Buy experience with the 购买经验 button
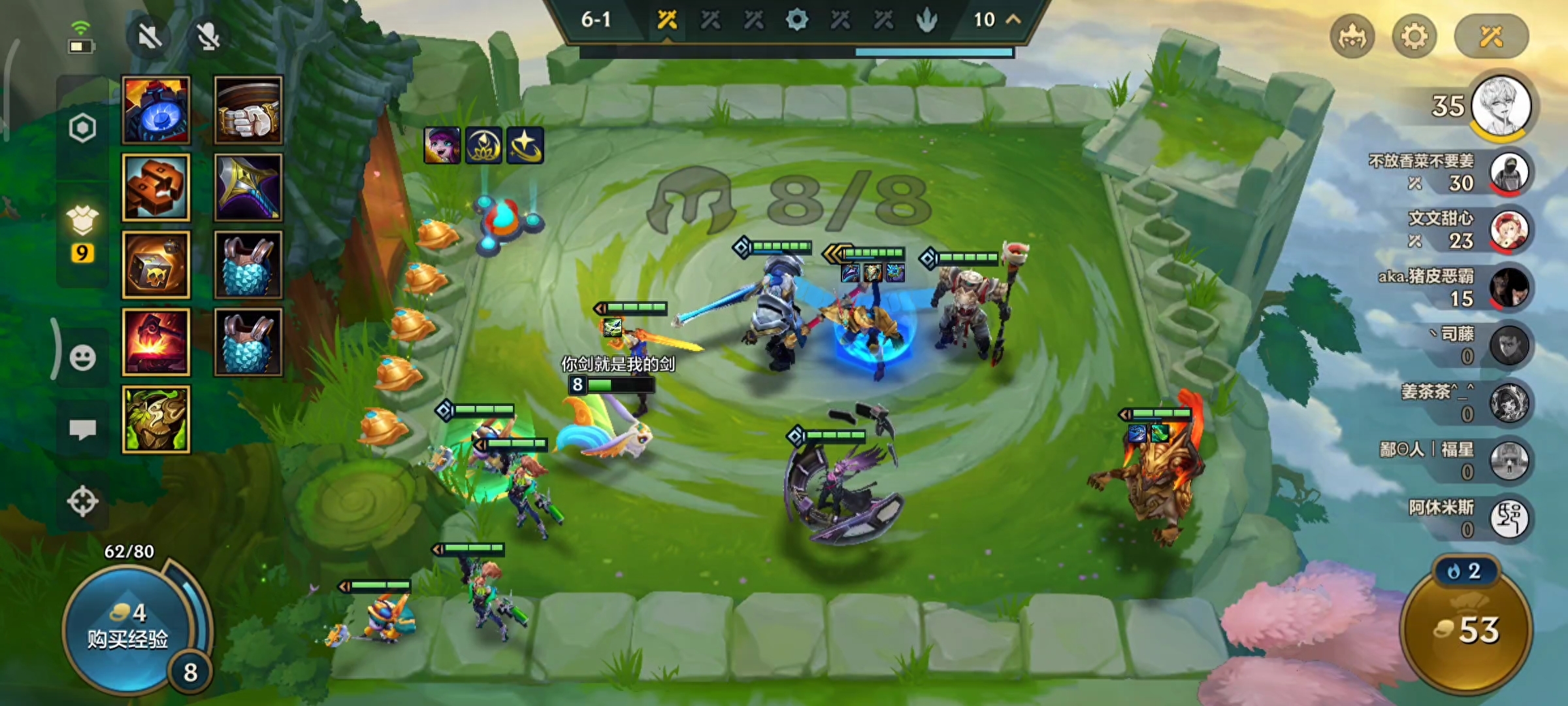 (x=128, y=628)
